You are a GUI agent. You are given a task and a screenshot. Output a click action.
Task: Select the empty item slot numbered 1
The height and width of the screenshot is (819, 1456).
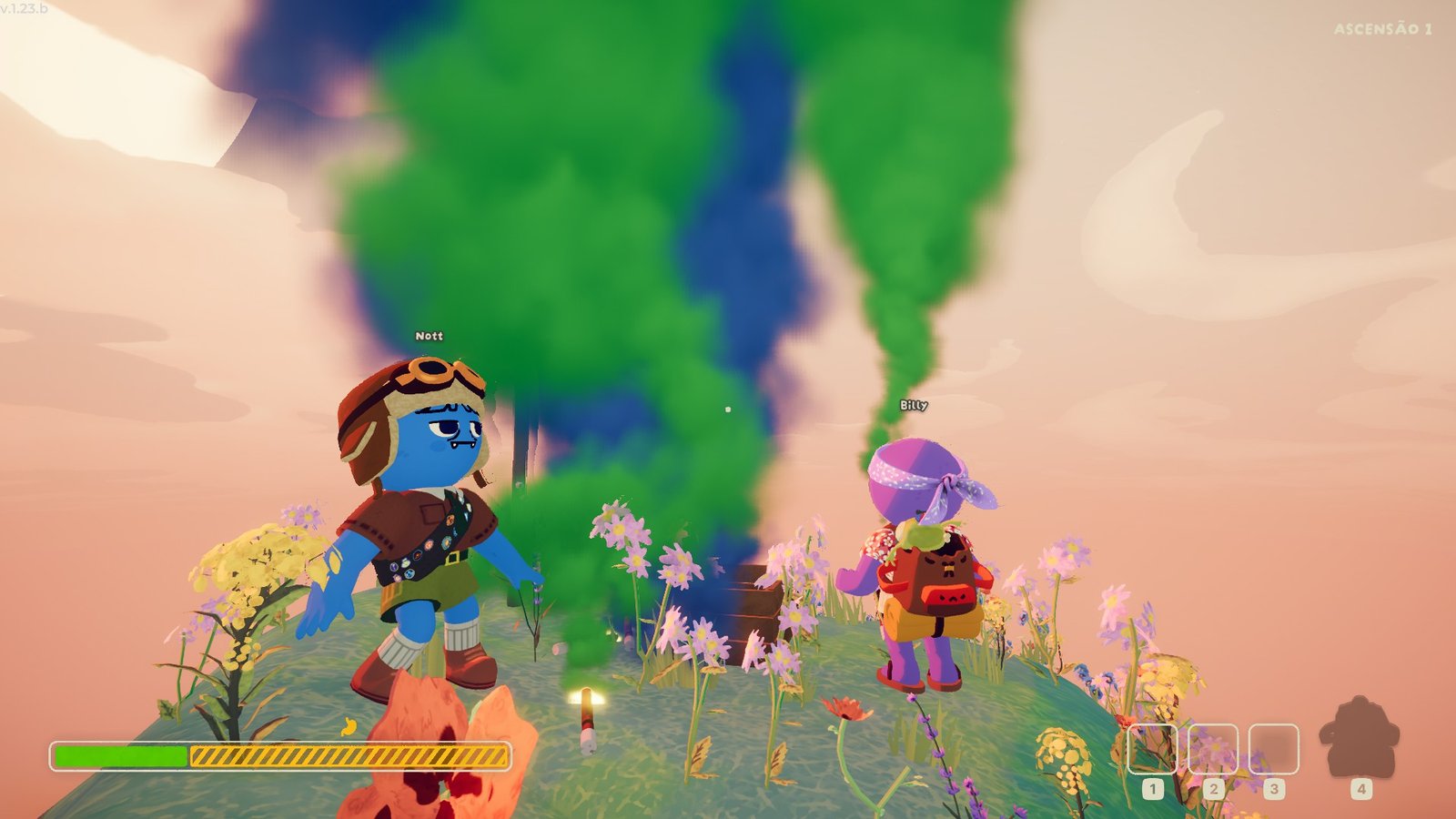[1152, 748]
